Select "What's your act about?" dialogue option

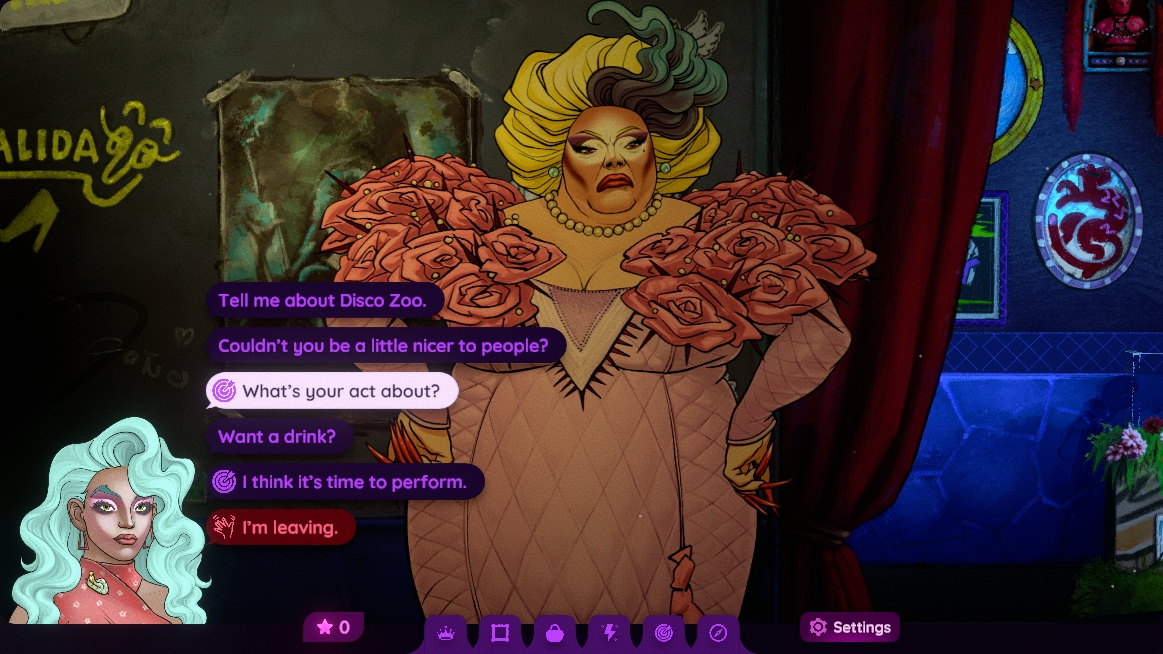332,391
